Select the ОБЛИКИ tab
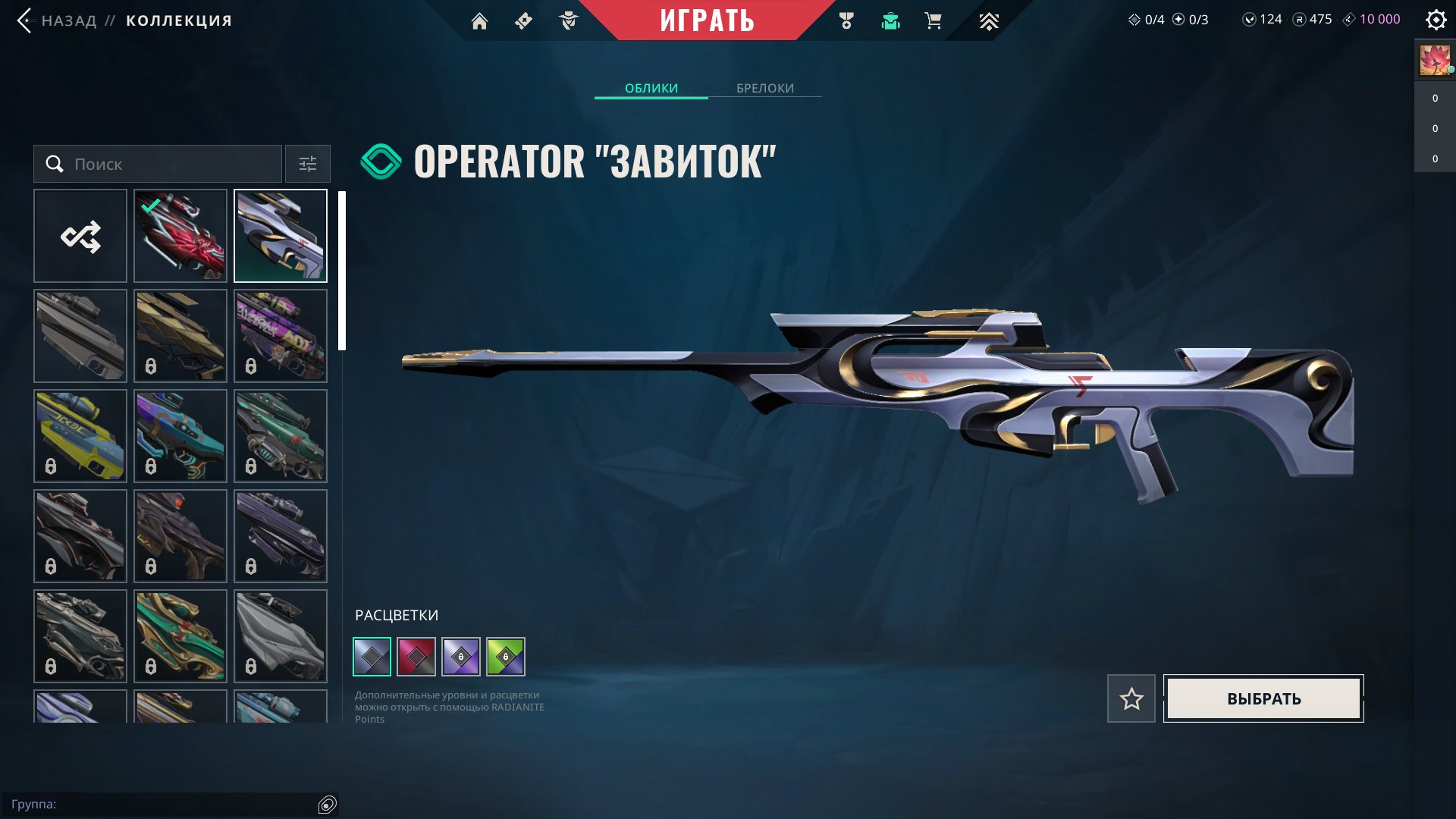The height and width of the screenshot is (819, 1456). pos(651,88)
